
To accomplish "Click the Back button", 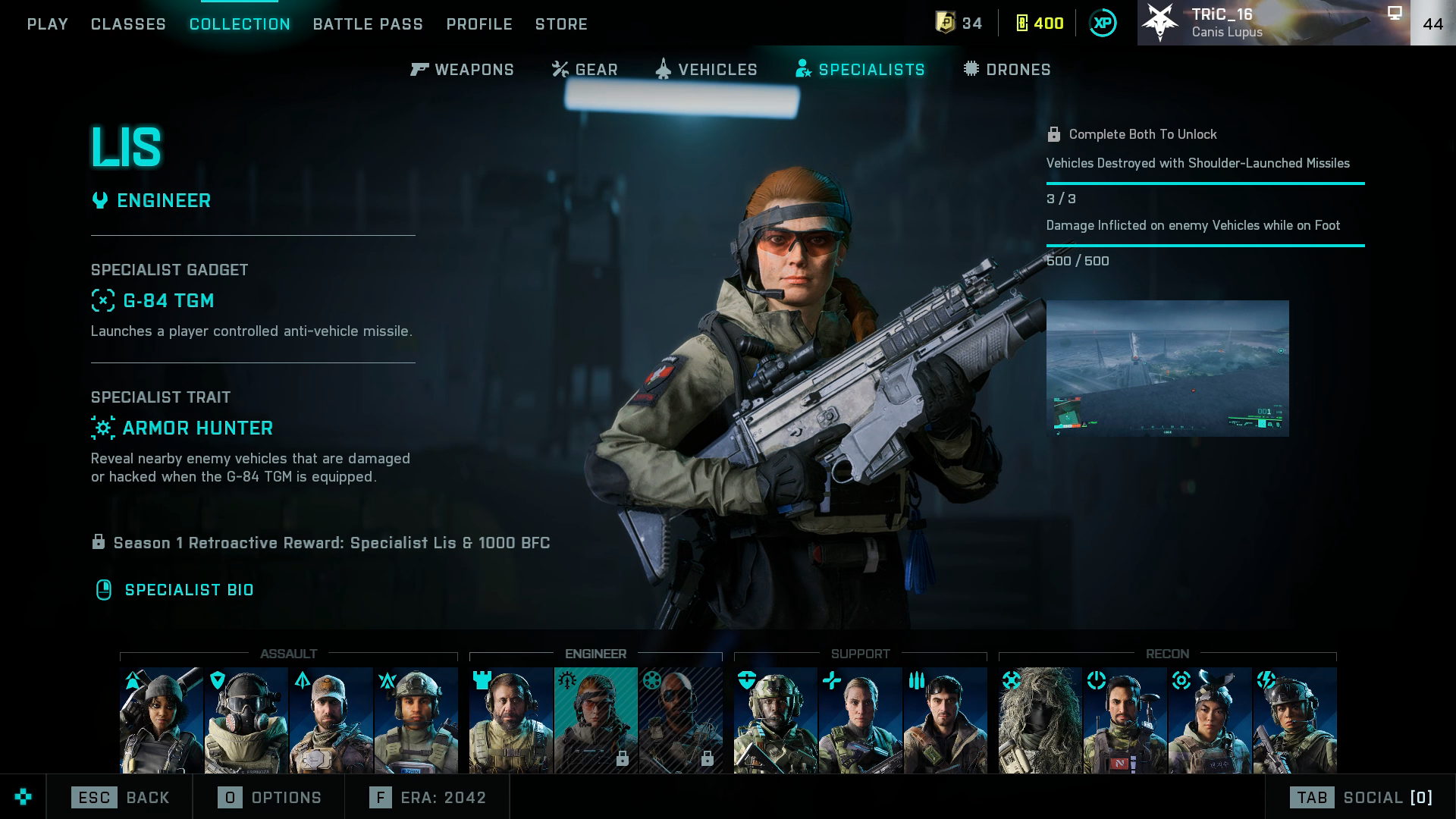I will 121,798.
